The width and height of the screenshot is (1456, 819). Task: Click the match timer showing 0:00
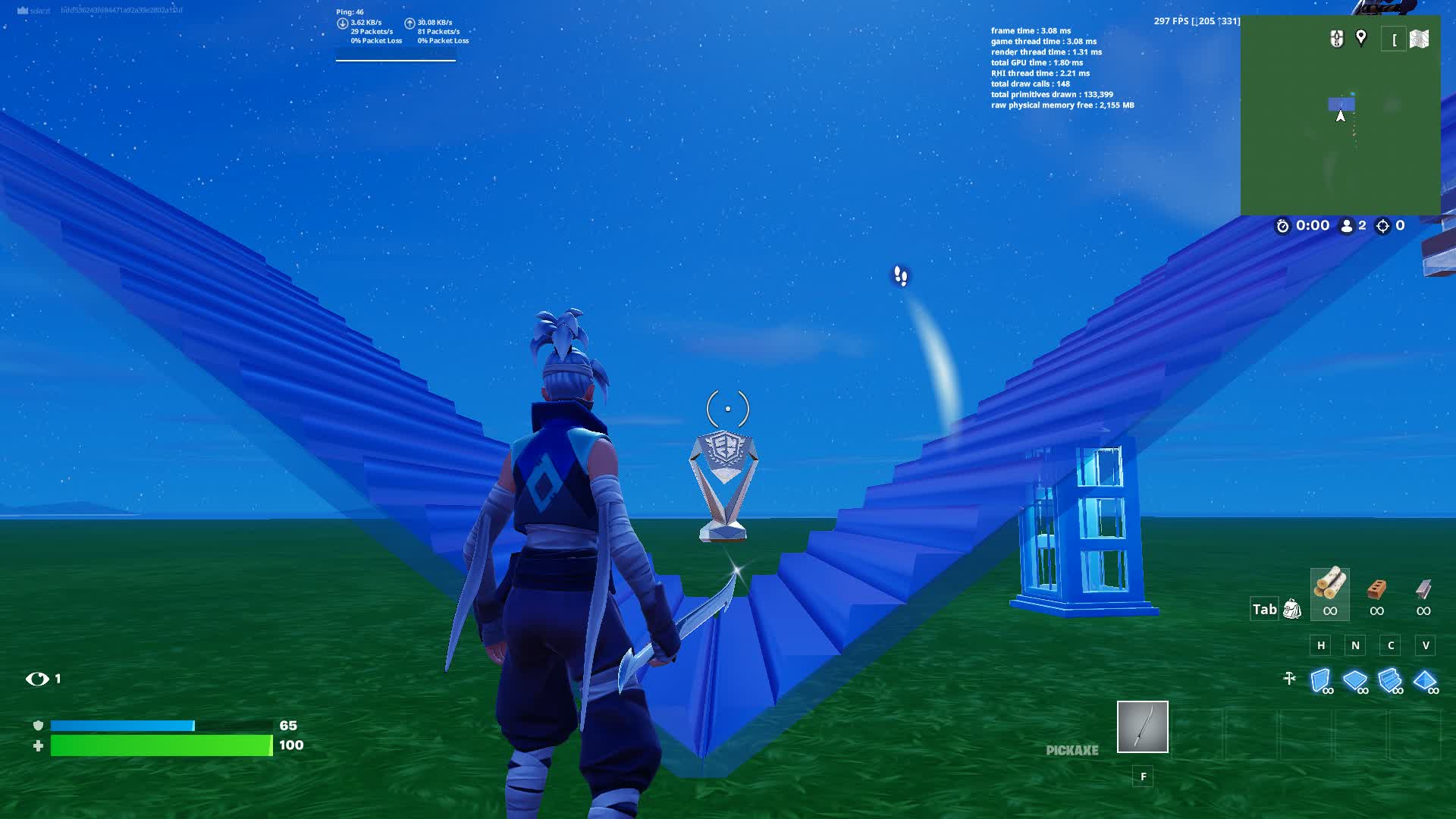coord(1307,225)
